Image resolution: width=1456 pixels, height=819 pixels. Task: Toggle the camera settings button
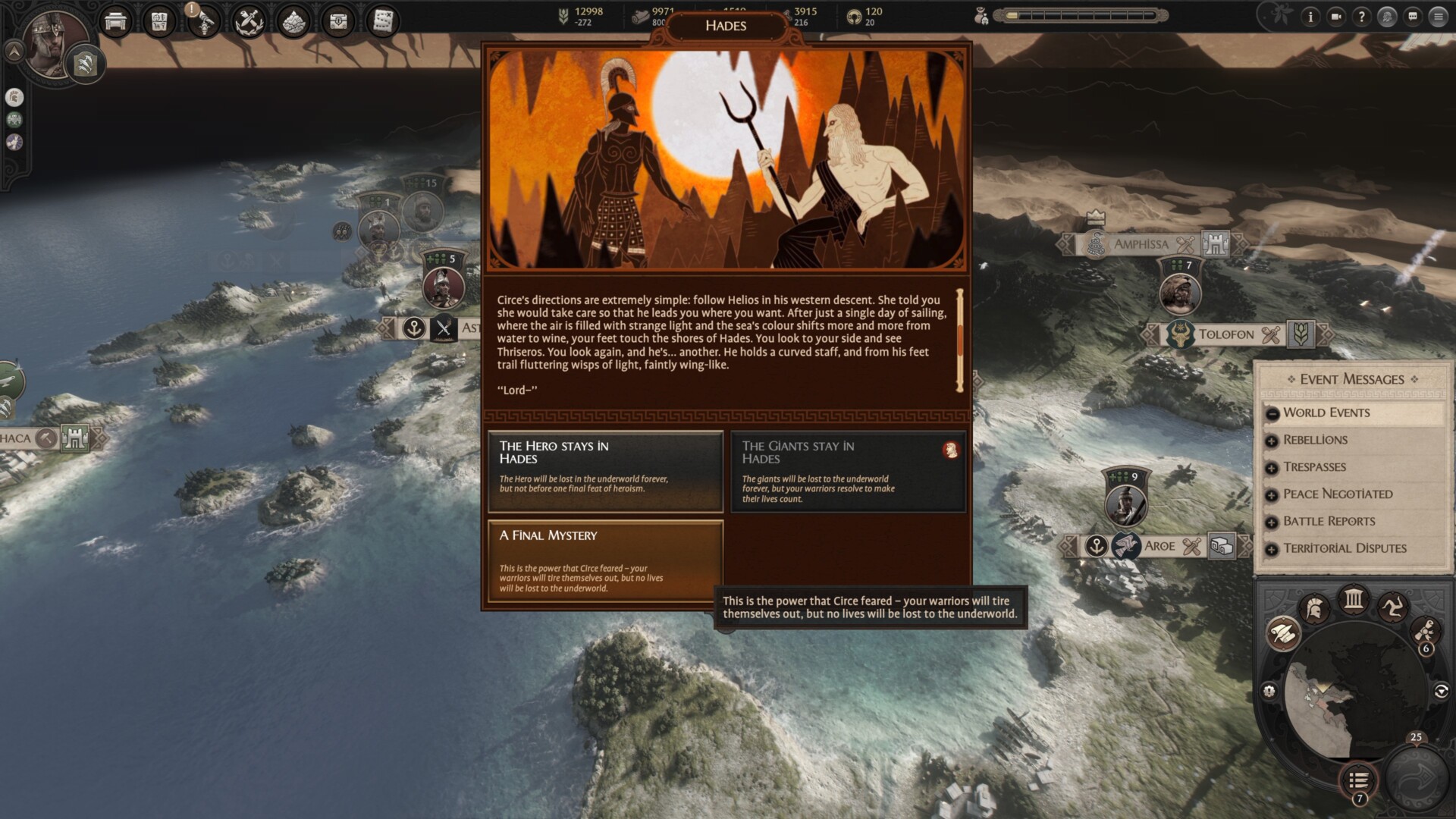pyautogui.click(x=1335, y=17)
